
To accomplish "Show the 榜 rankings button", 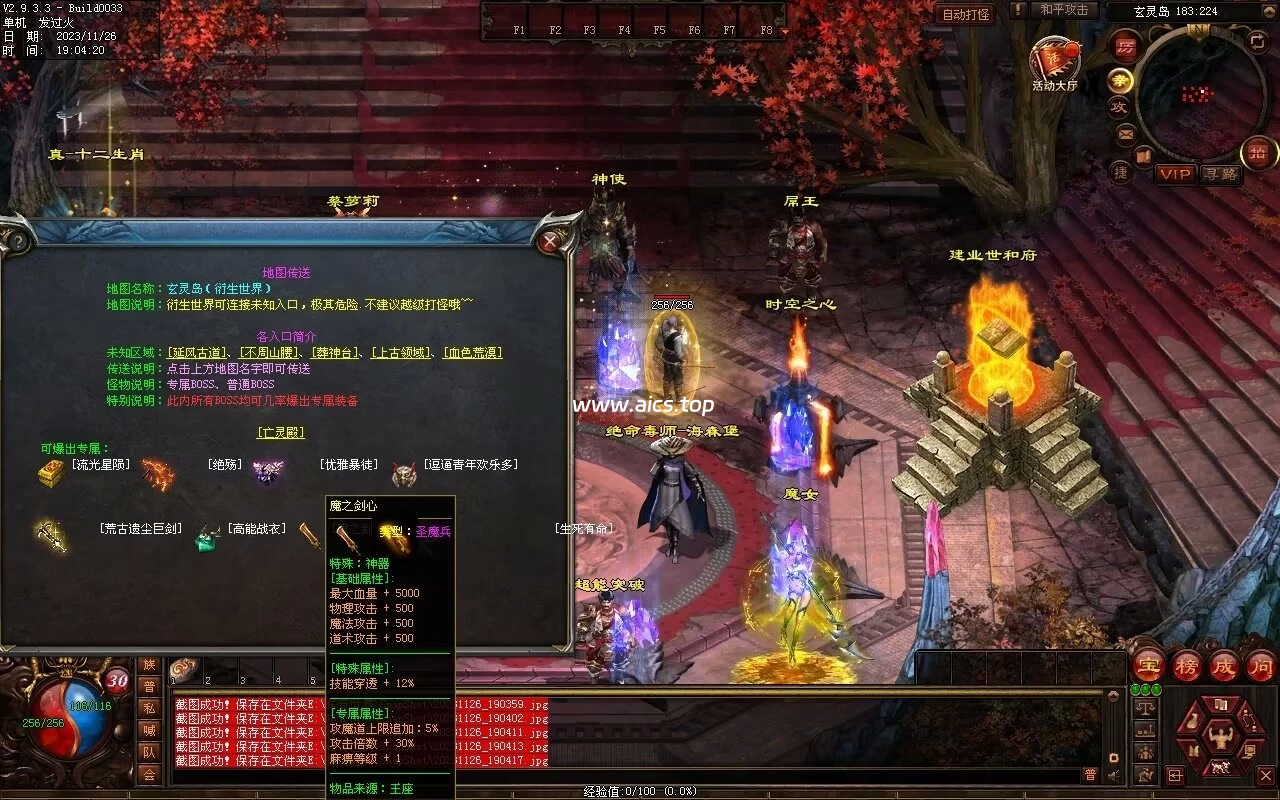I will coord(1186,665).
